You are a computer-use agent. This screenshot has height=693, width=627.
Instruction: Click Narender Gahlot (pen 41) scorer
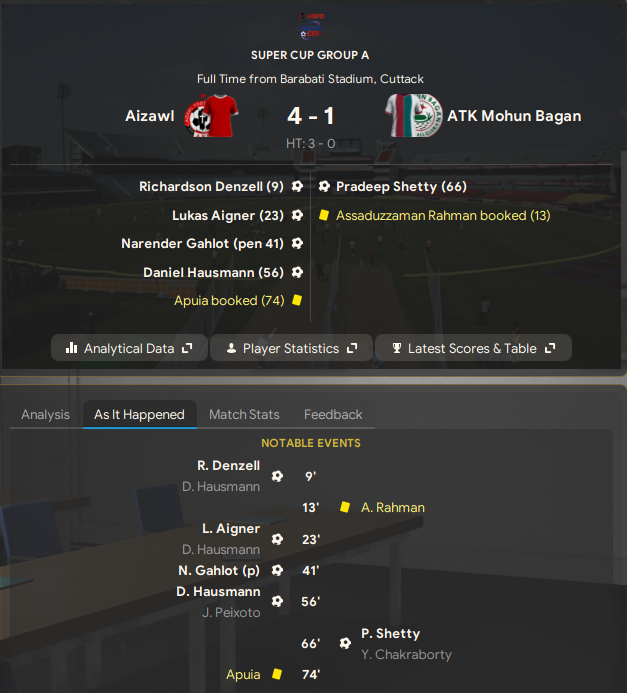(x=202, y=243)
